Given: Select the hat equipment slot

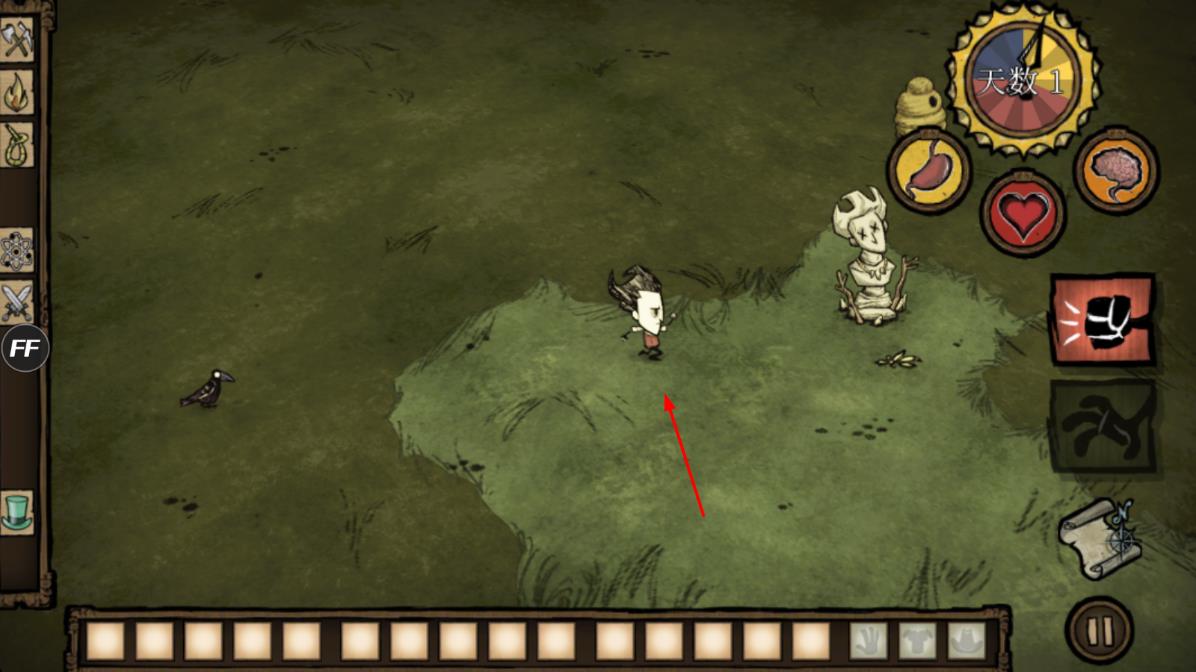Looking at the screenshot, I should coord(966,641).
